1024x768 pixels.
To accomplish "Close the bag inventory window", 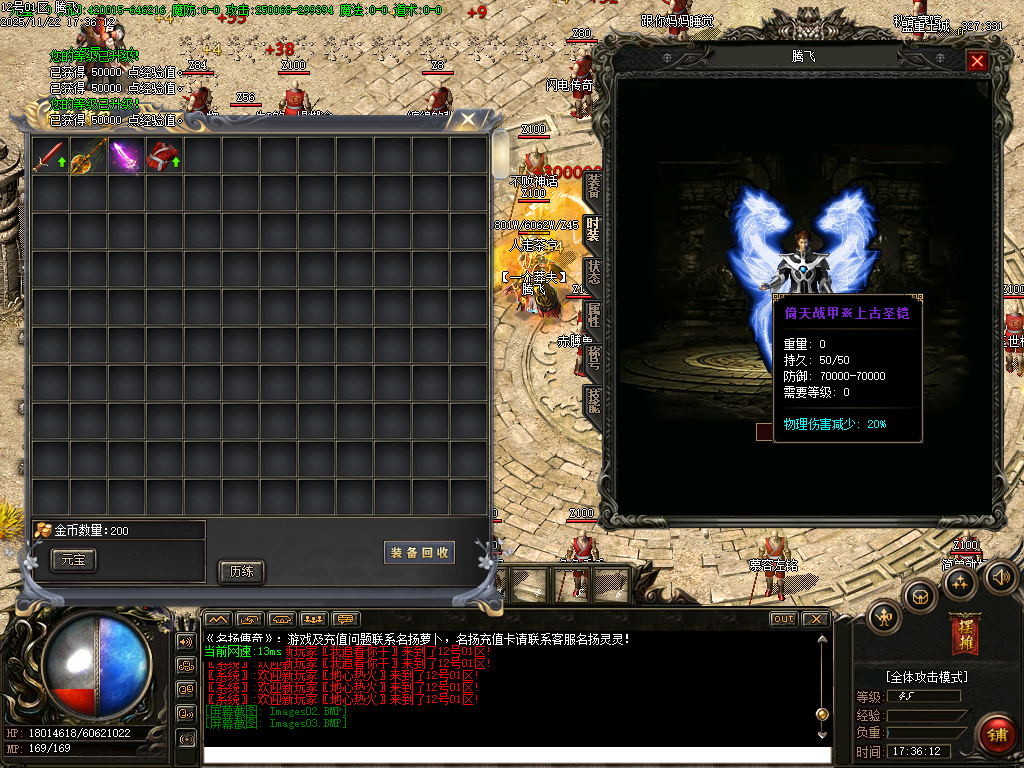I will 467,121.
